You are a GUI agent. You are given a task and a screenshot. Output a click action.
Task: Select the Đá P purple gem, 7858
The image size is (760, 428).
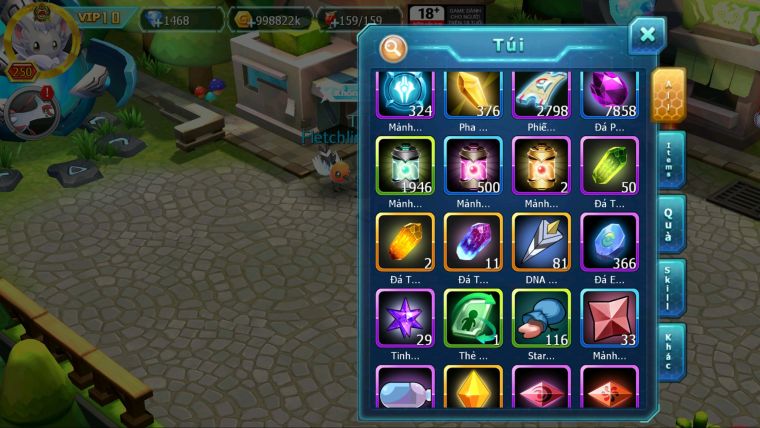pos(609,94)
